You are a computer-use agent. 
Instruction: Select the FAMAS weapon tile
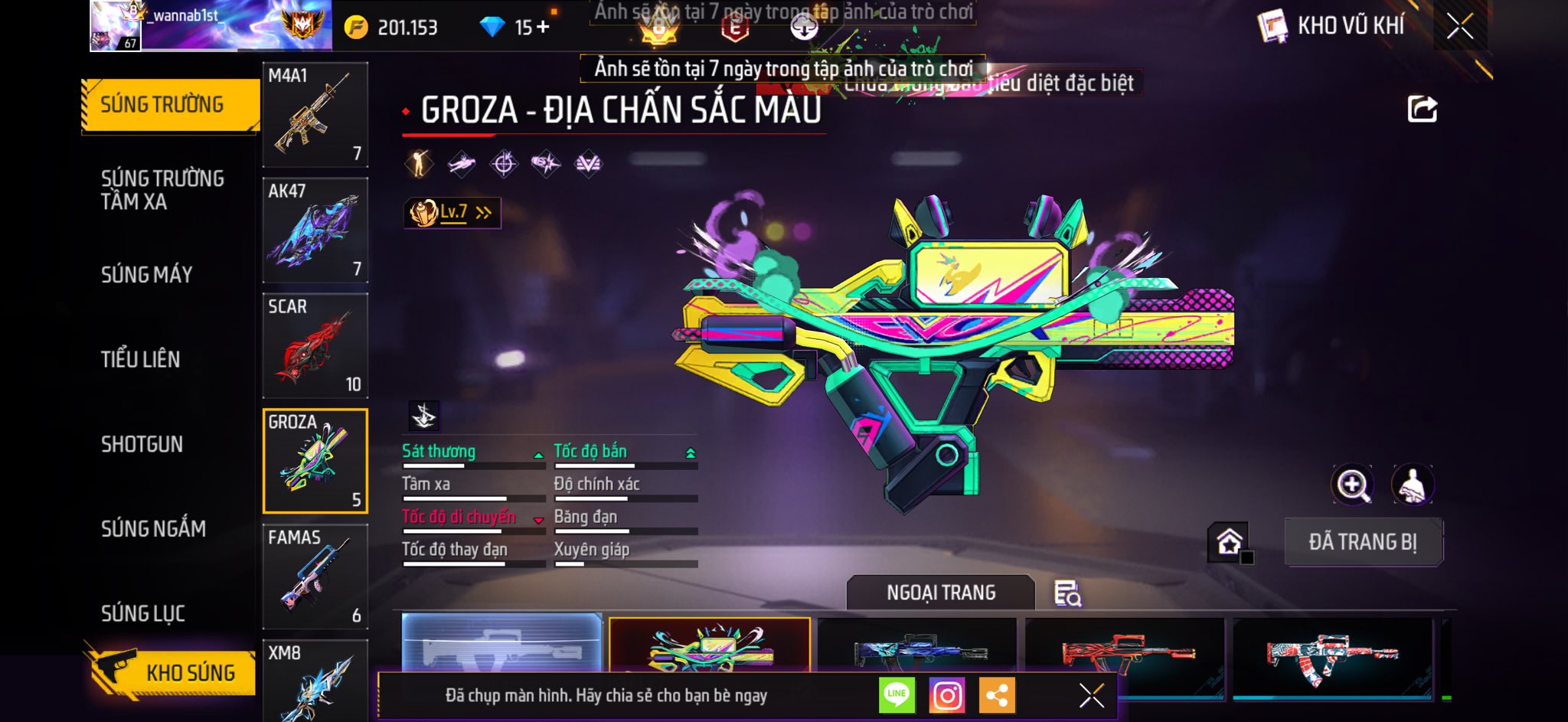(x=315, y=576)
